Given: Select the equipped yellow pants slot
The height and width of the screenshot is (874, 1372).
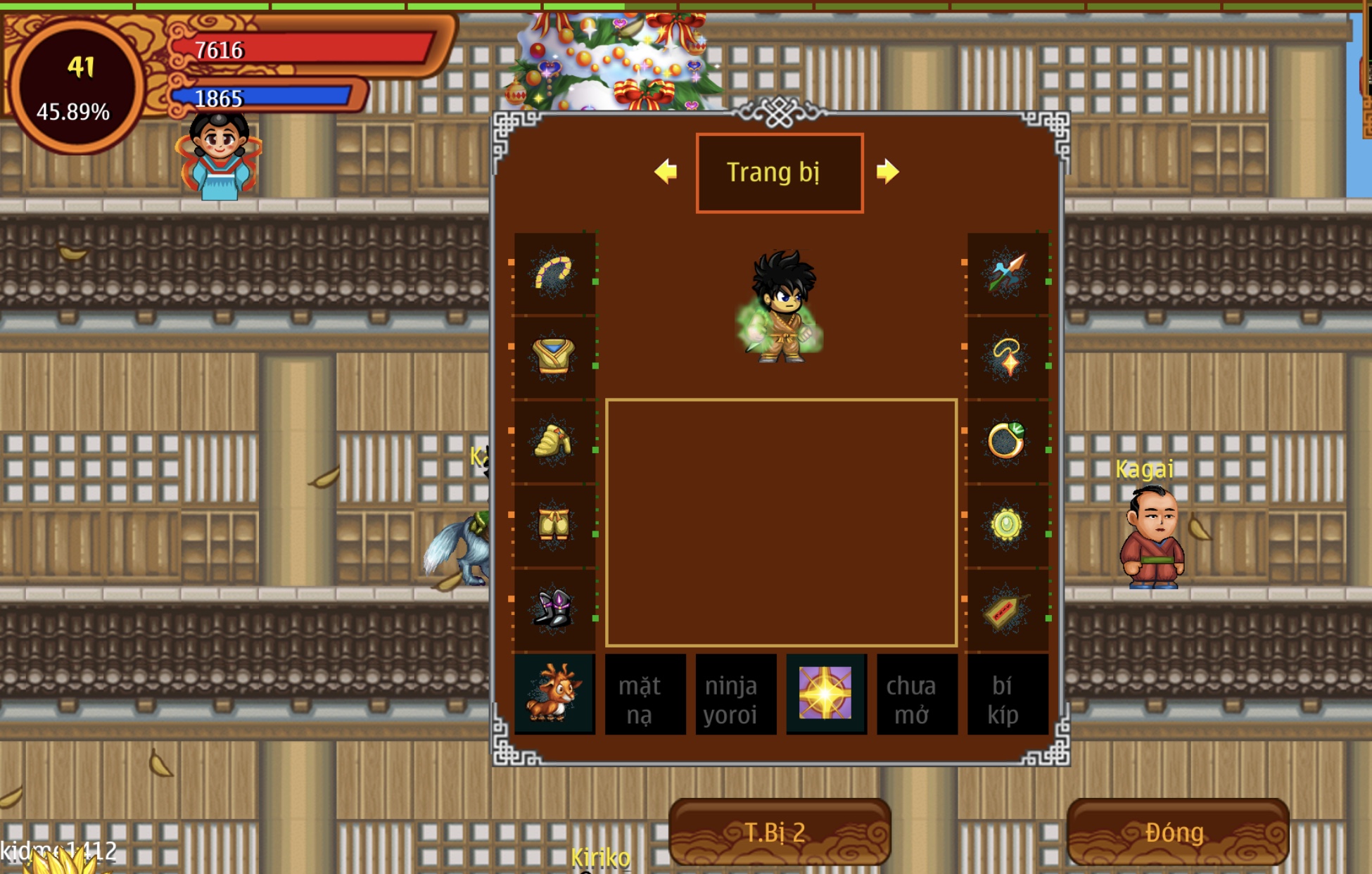Looking at the screenshot, I should [x=554, y=525].
